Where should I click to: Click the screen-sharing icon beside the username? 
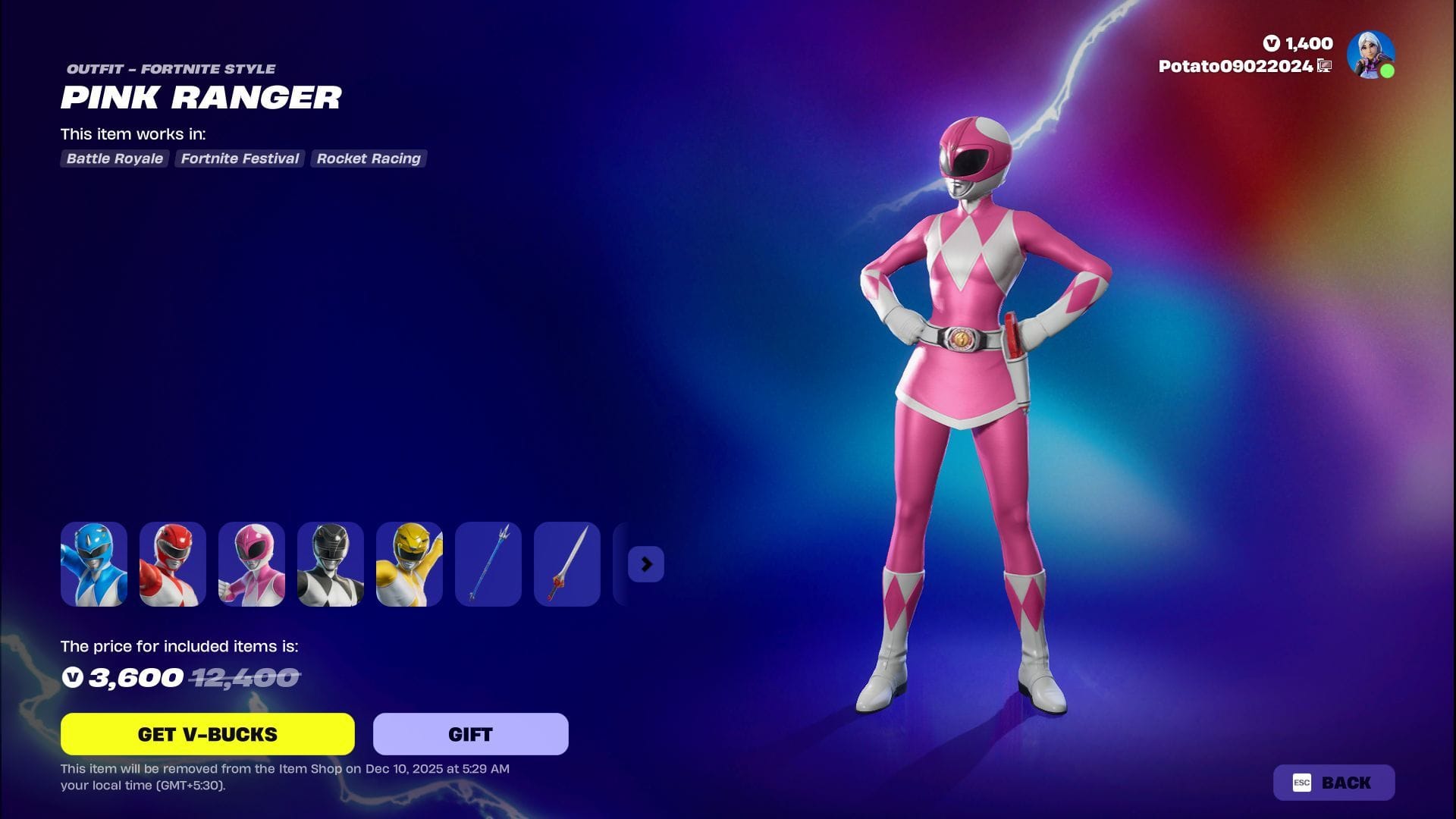(x=1323, y=66)
